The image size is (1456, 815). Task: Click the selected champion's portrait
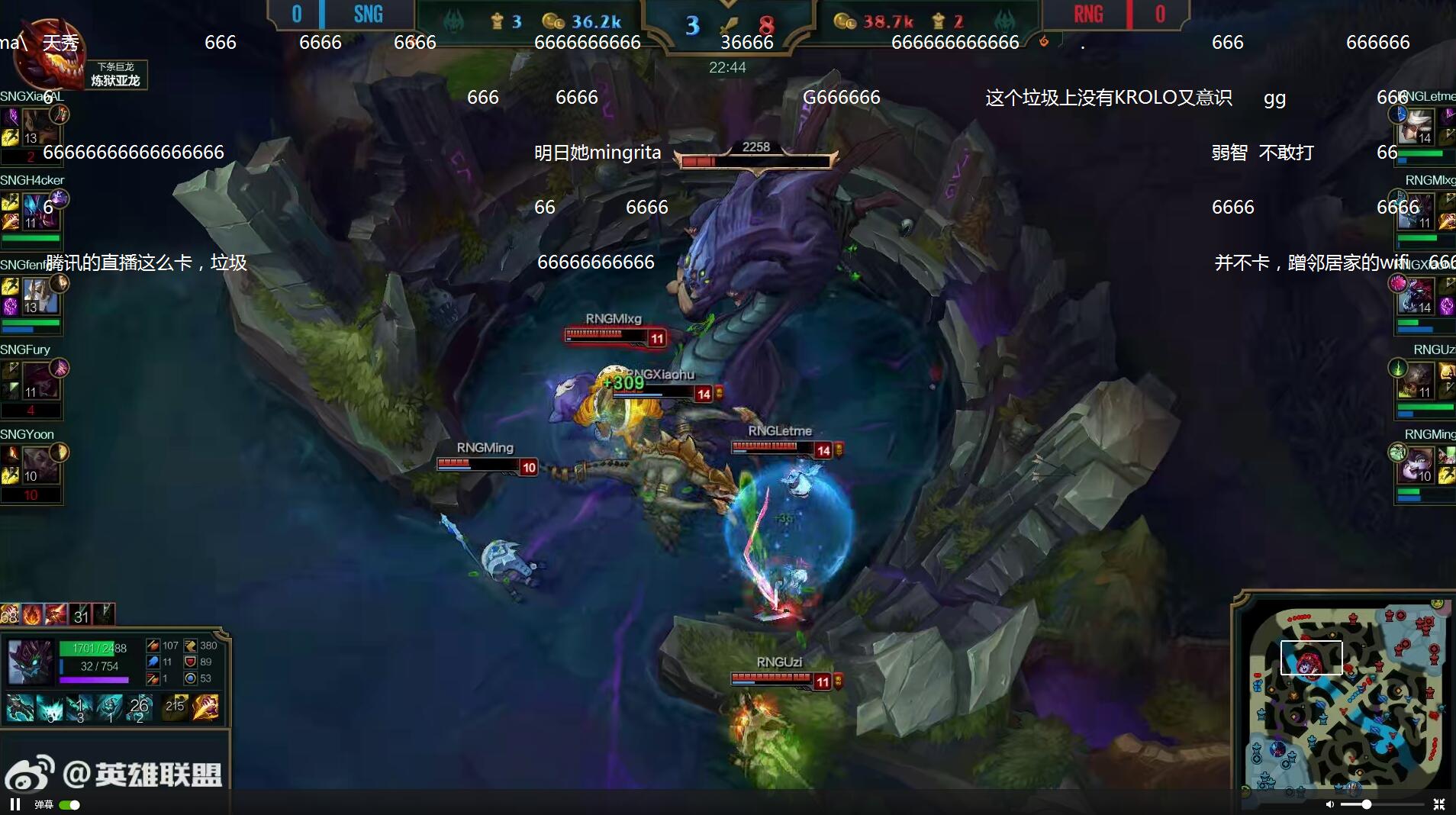click(30, 662)
